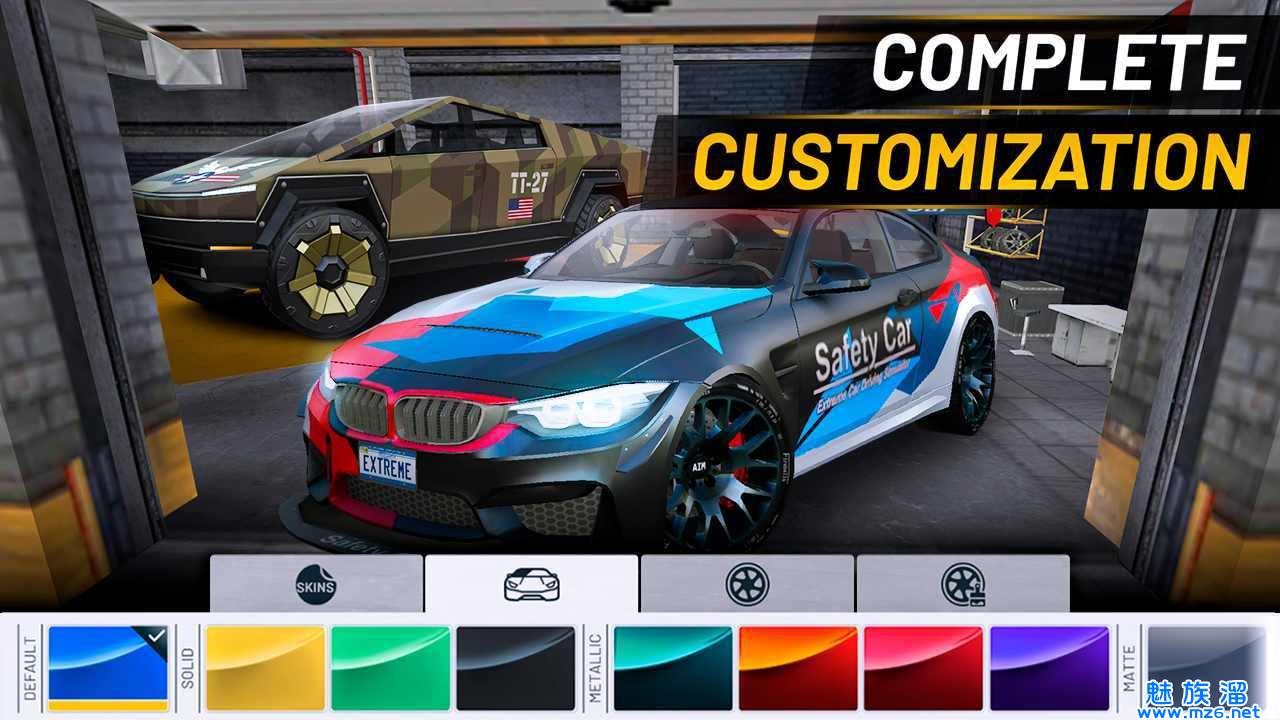Switch to the car body paint tab
Screen dimensions: 1280x720
pos(531,584)
